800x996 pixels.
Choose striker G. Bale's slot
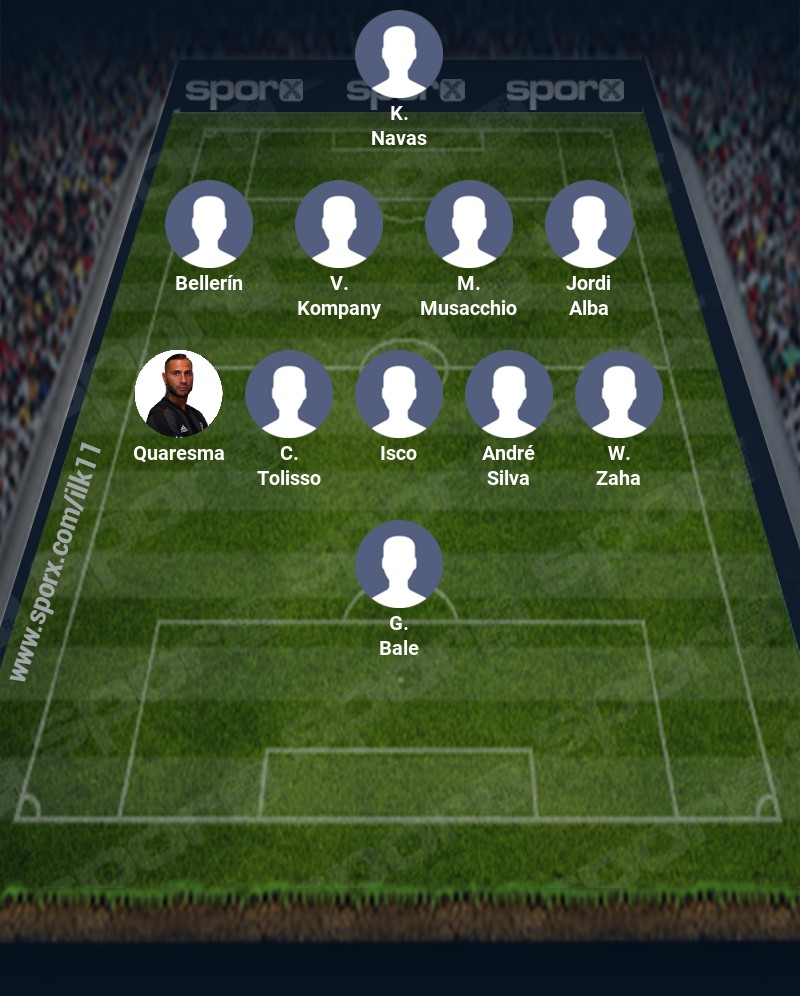click(x=399, y=564)
